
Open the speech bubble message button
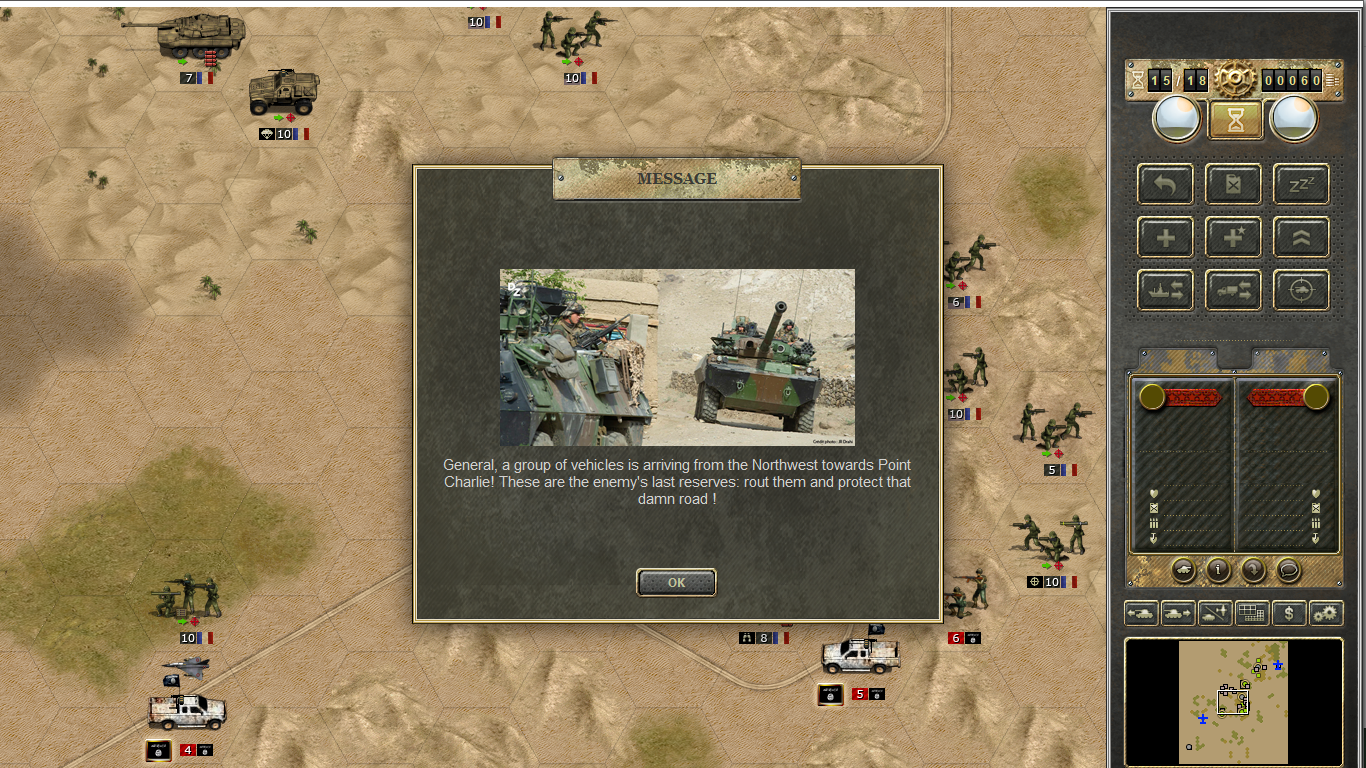pos(1289,570)
